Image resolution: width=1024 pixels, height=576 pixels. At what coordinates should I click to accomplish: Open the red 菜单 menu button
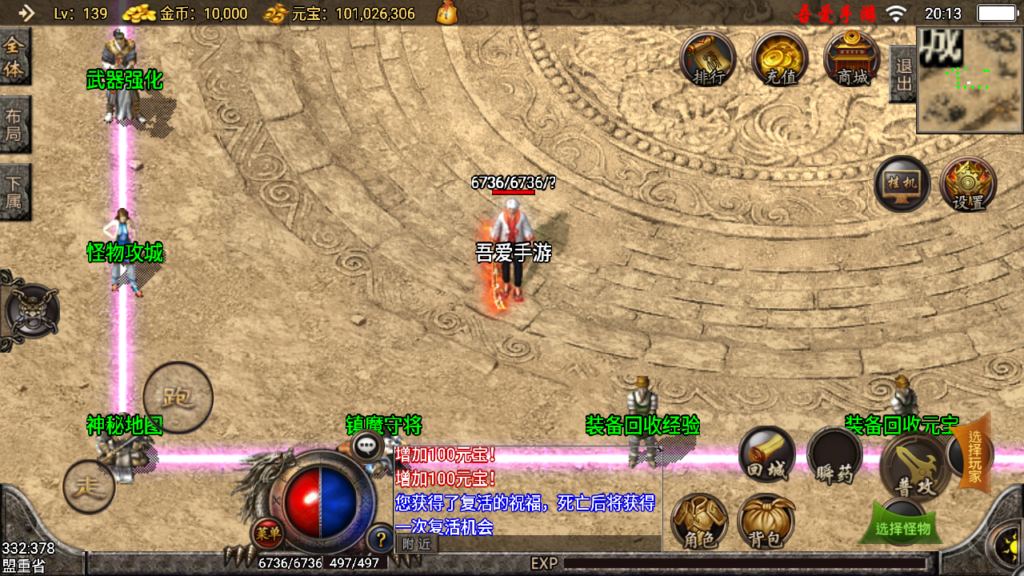point(266,533)
